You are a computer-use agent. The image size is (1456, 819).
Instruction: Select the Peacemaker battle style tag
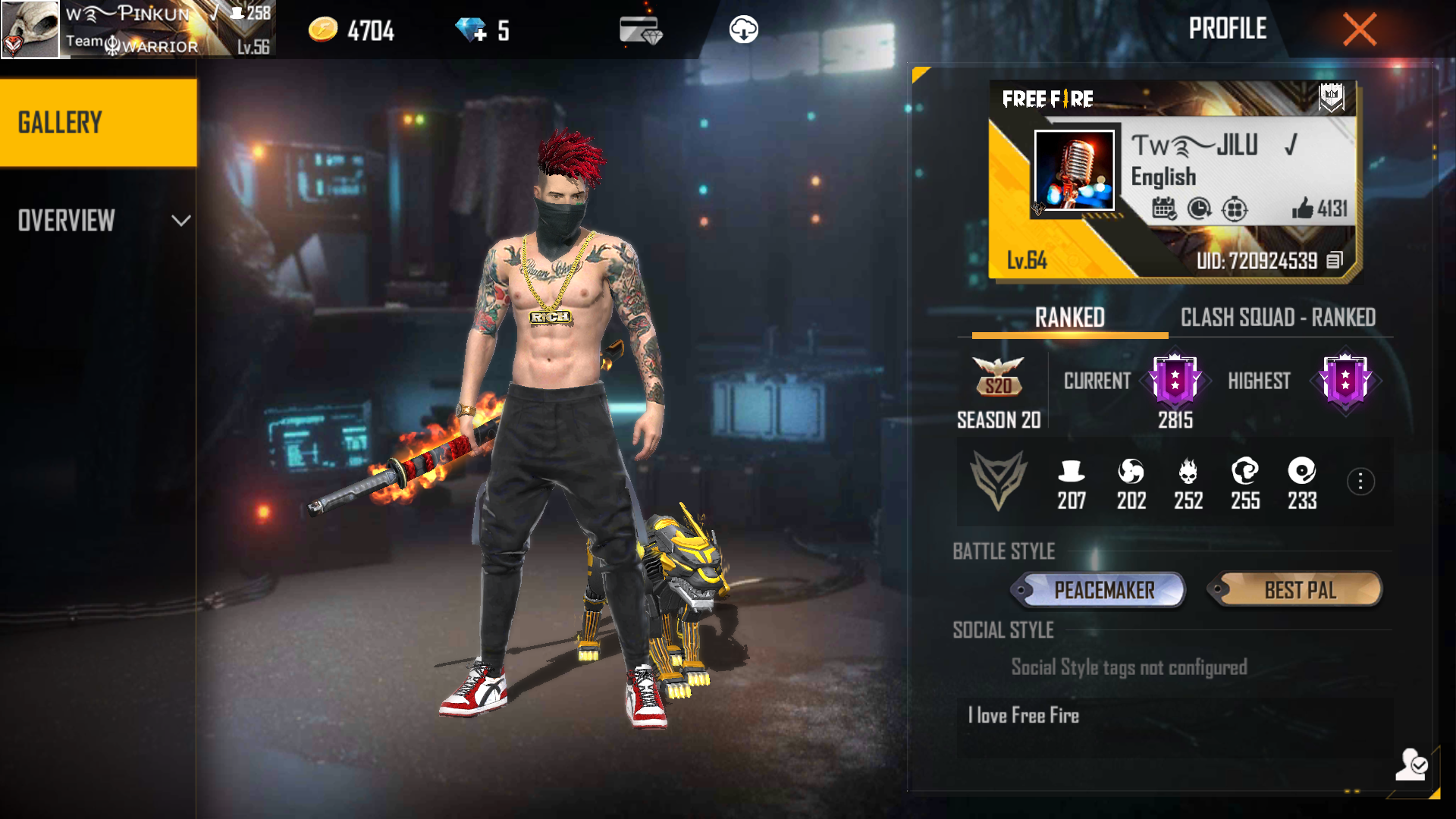(x=1098, y=590)
